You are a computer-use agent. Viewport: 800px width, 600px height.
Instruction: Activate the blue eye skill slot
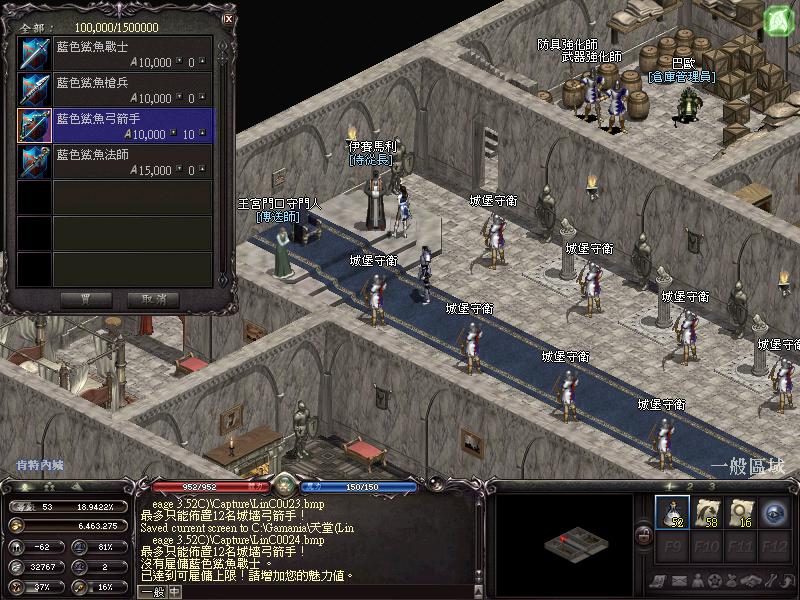775,511
